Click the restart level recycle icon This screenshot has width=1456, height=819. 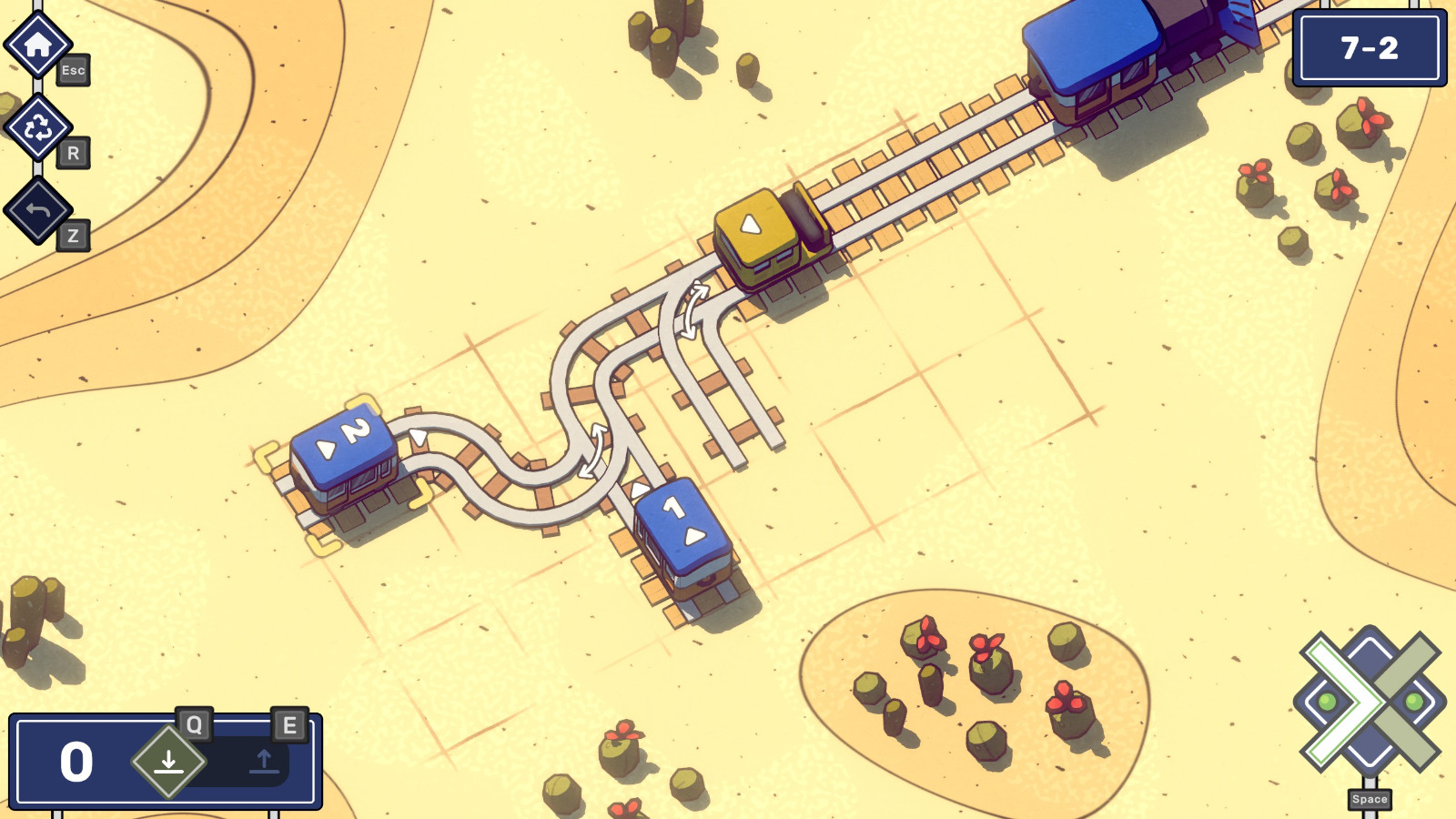[36, 127]
